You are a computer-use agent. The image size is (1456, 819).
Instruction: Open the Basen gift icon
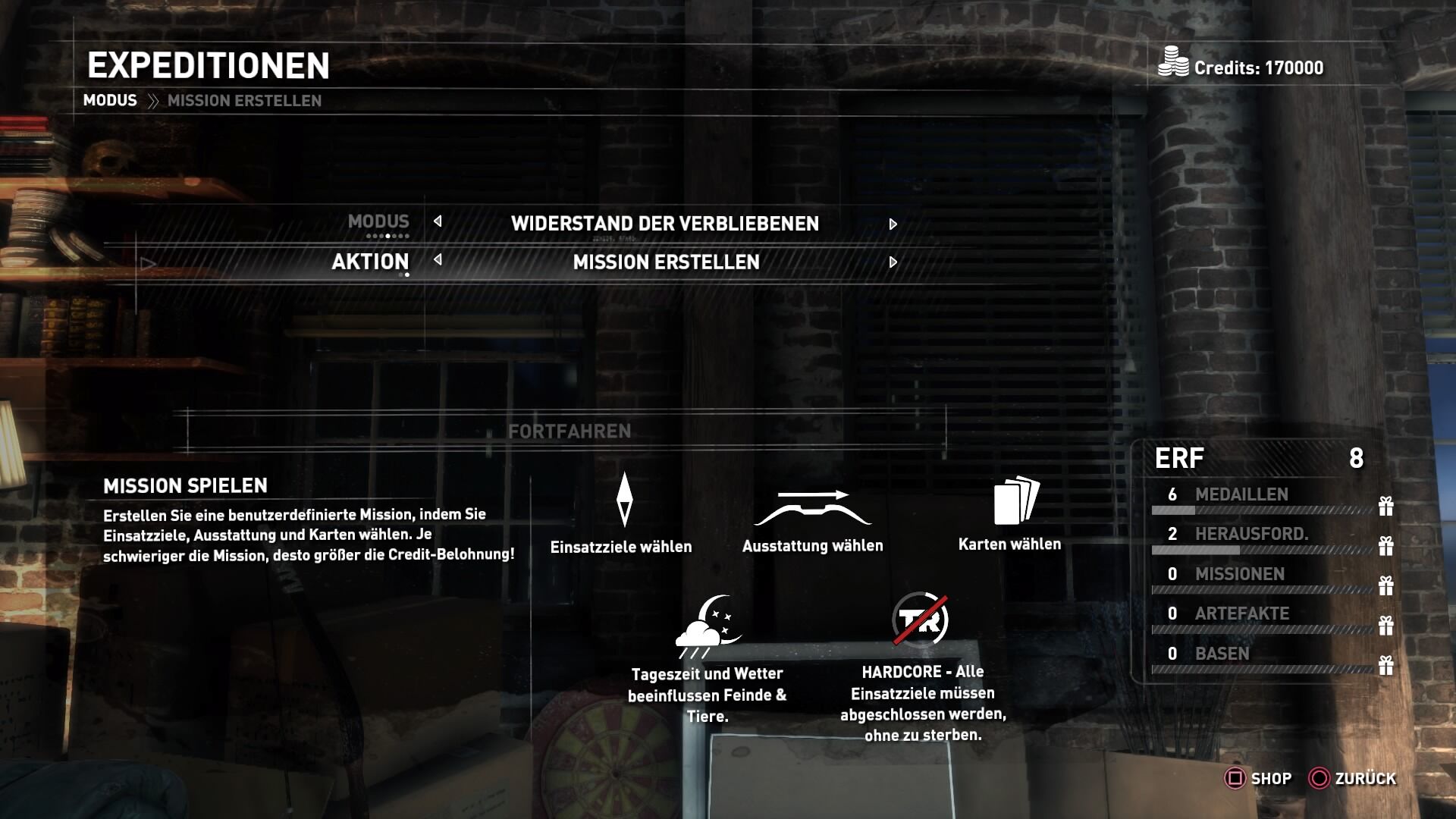[x=1385, y=665]
